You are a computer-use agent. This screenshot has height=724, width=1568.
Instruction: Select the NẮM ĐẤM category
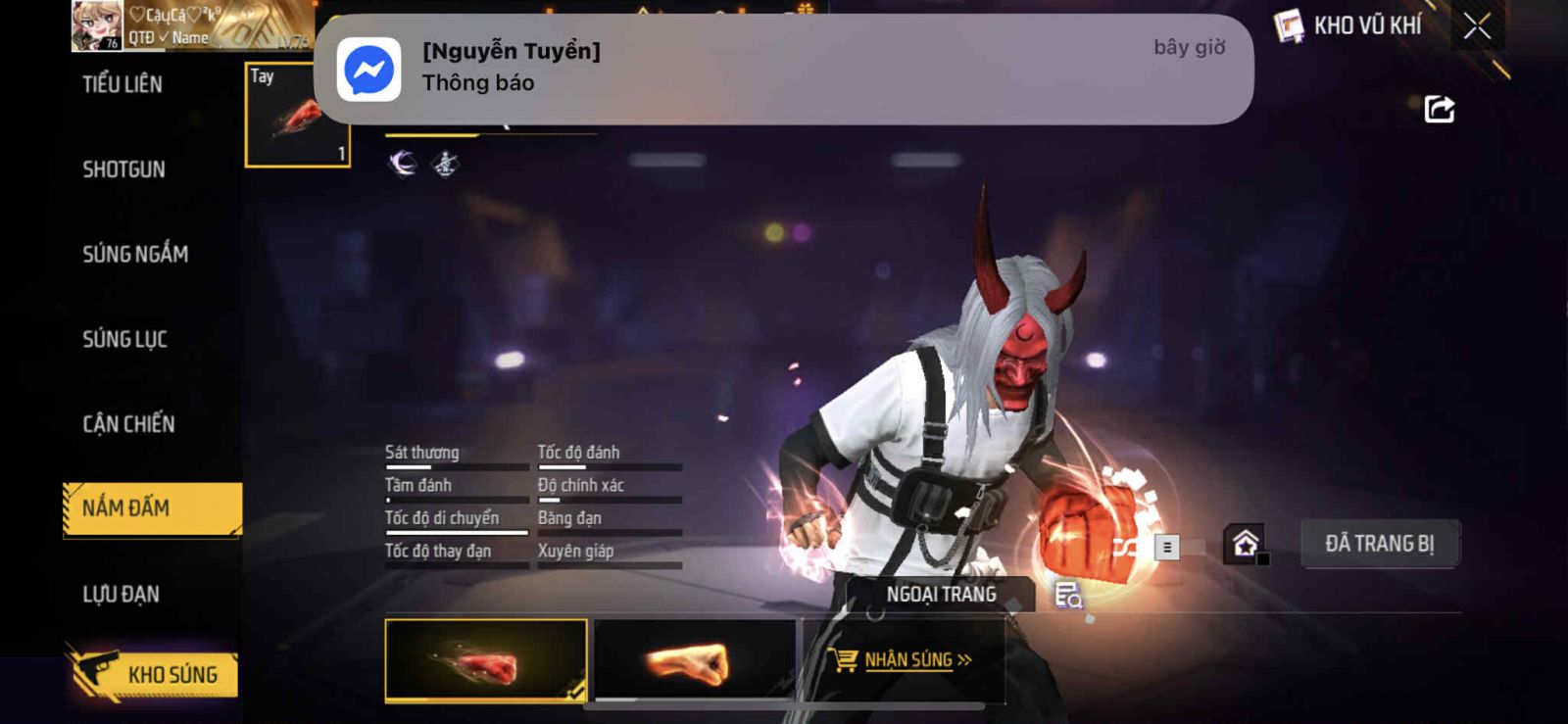[x=152, y=508]
